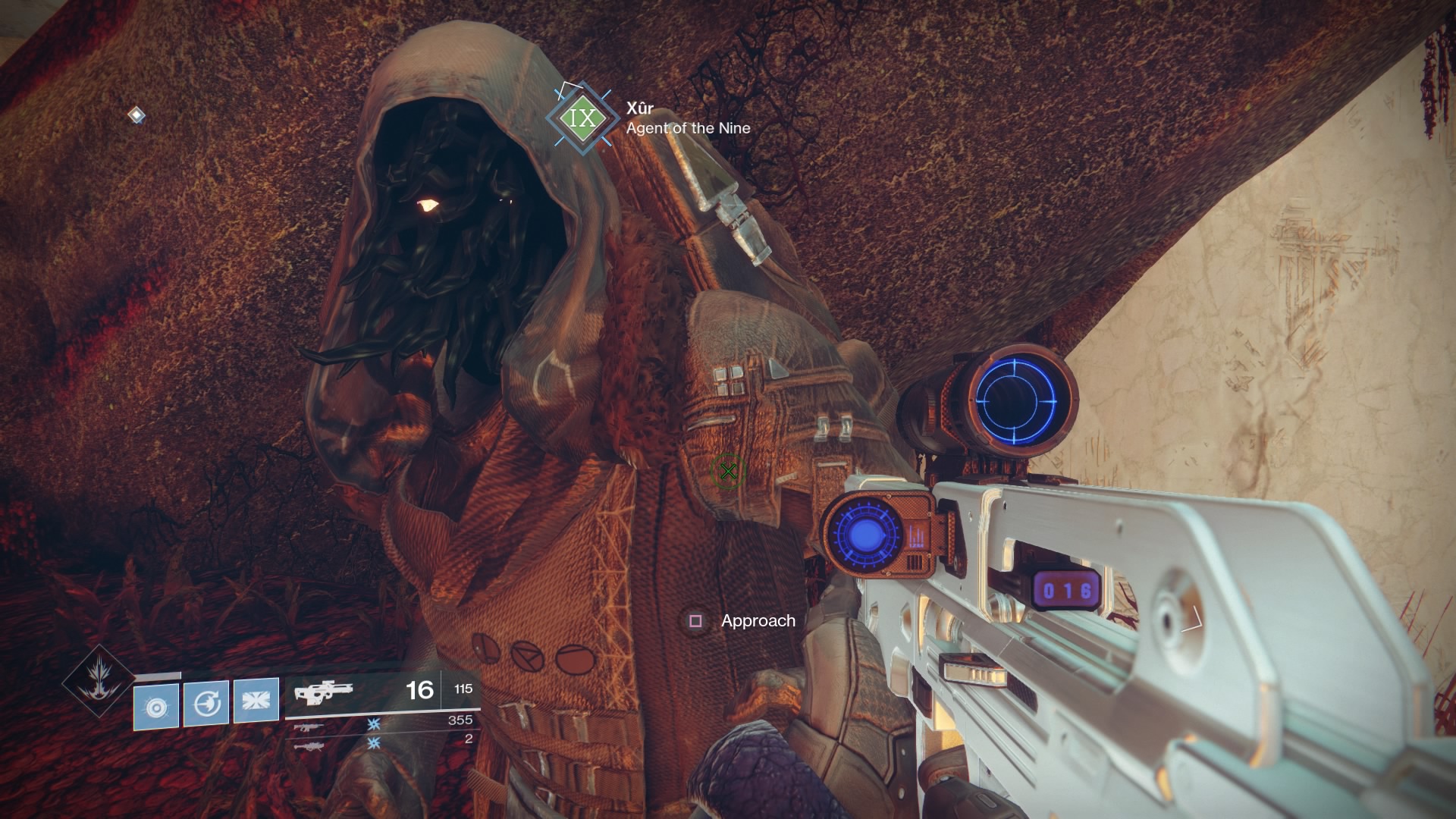Click the square button prompt icon

click(695, 621)
